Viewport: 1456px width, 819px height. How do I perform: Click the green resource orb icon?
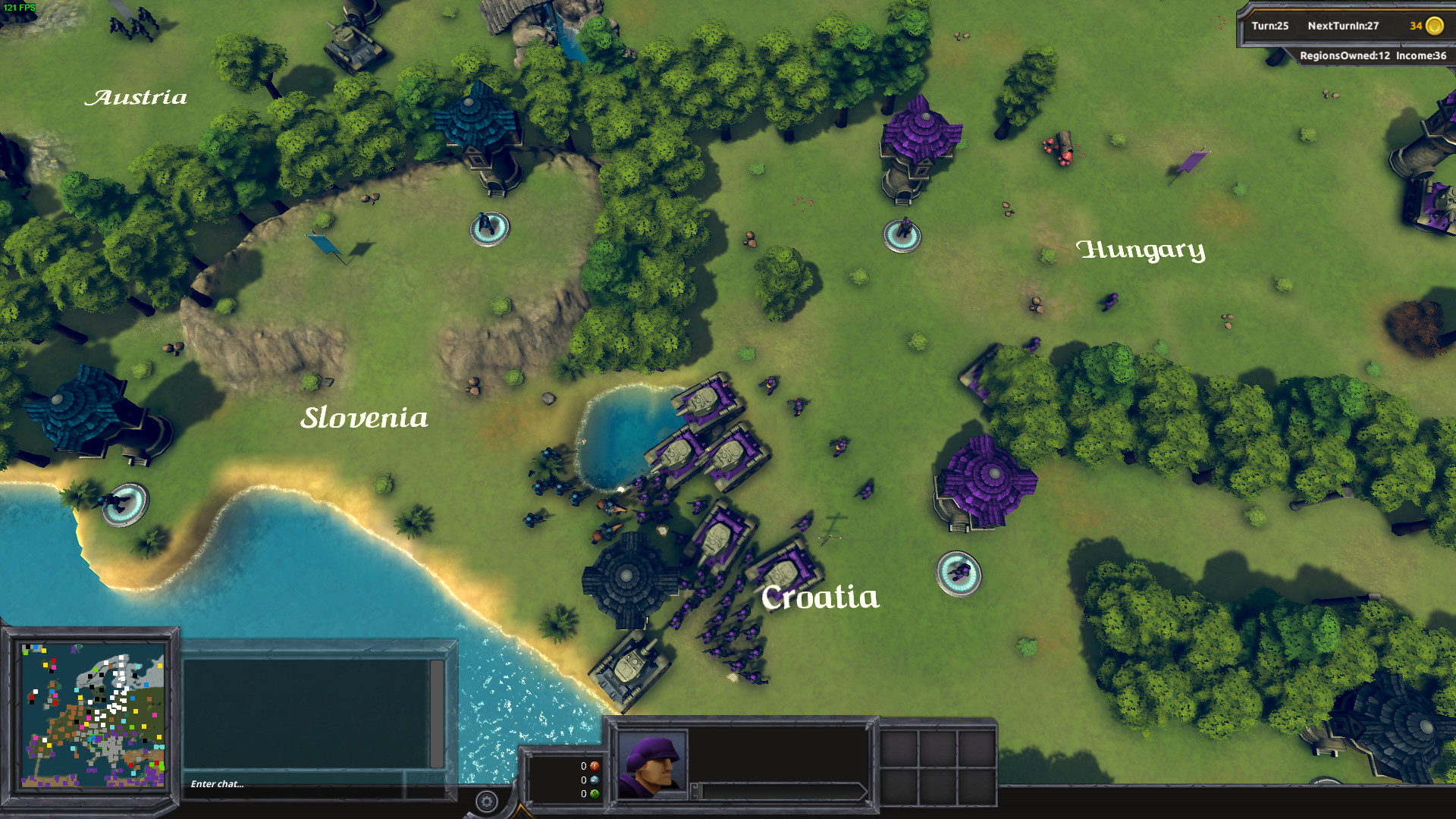pos(595,795)
